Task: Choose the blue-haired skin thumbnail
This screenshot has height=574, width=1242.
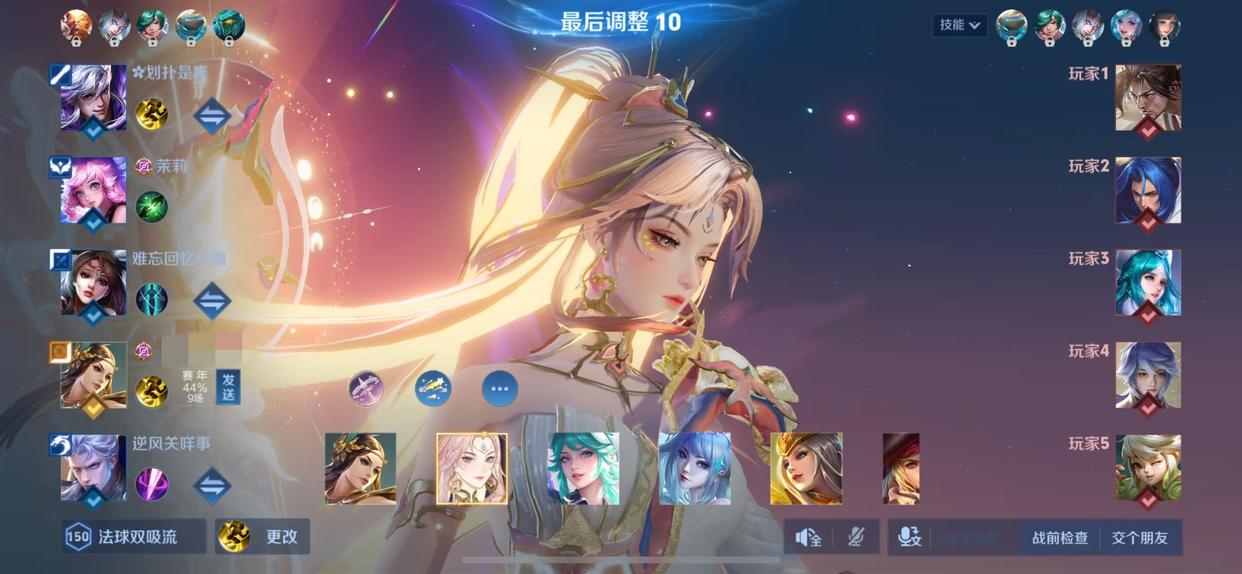Action: (x=694, y=468)
